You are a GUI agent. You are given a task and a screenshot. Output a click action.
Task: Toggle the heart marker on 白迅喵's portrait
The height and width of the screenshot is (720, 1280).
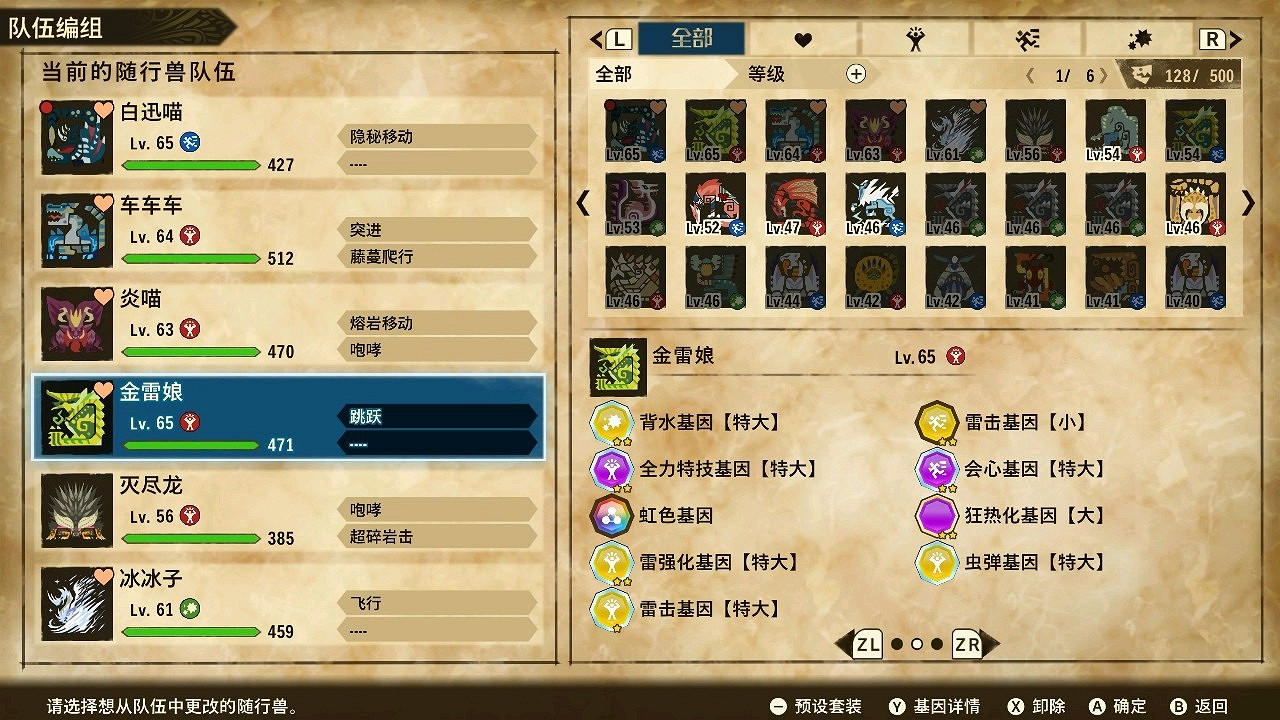coord(105,112)
